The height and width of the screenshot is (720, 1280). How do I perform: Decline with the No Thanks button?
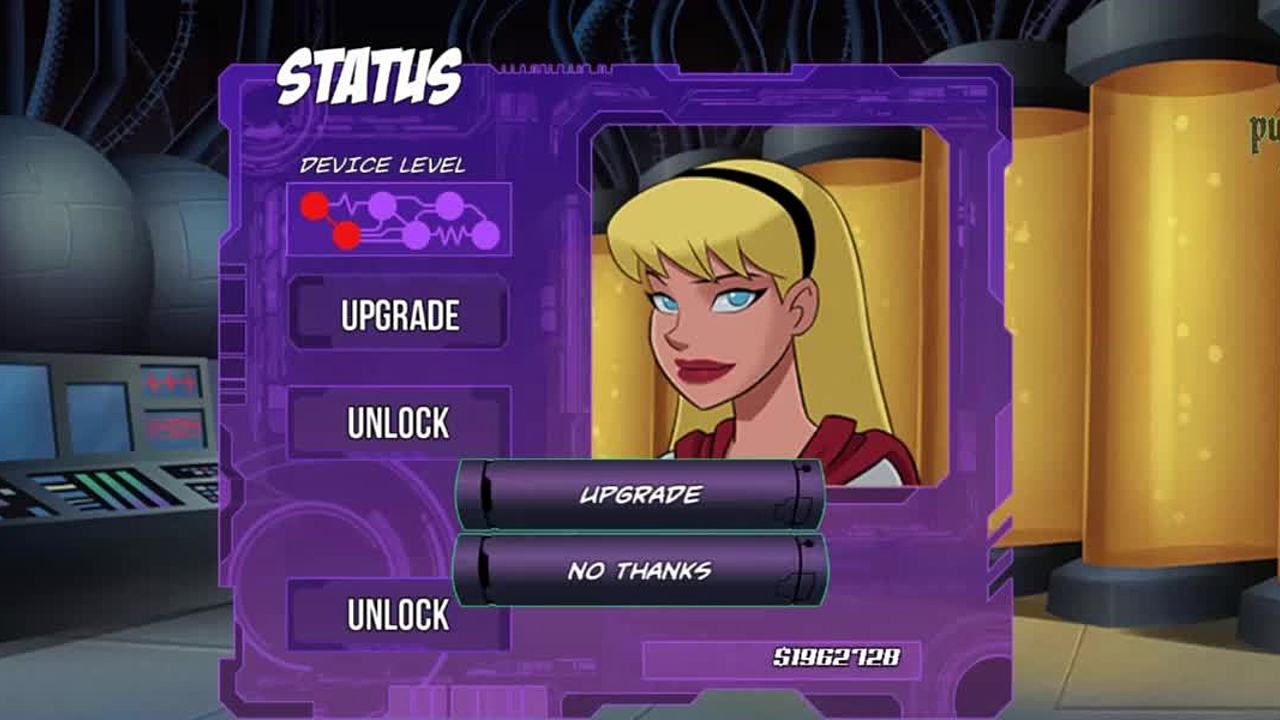pyautogui.click(x=640, y=571)
